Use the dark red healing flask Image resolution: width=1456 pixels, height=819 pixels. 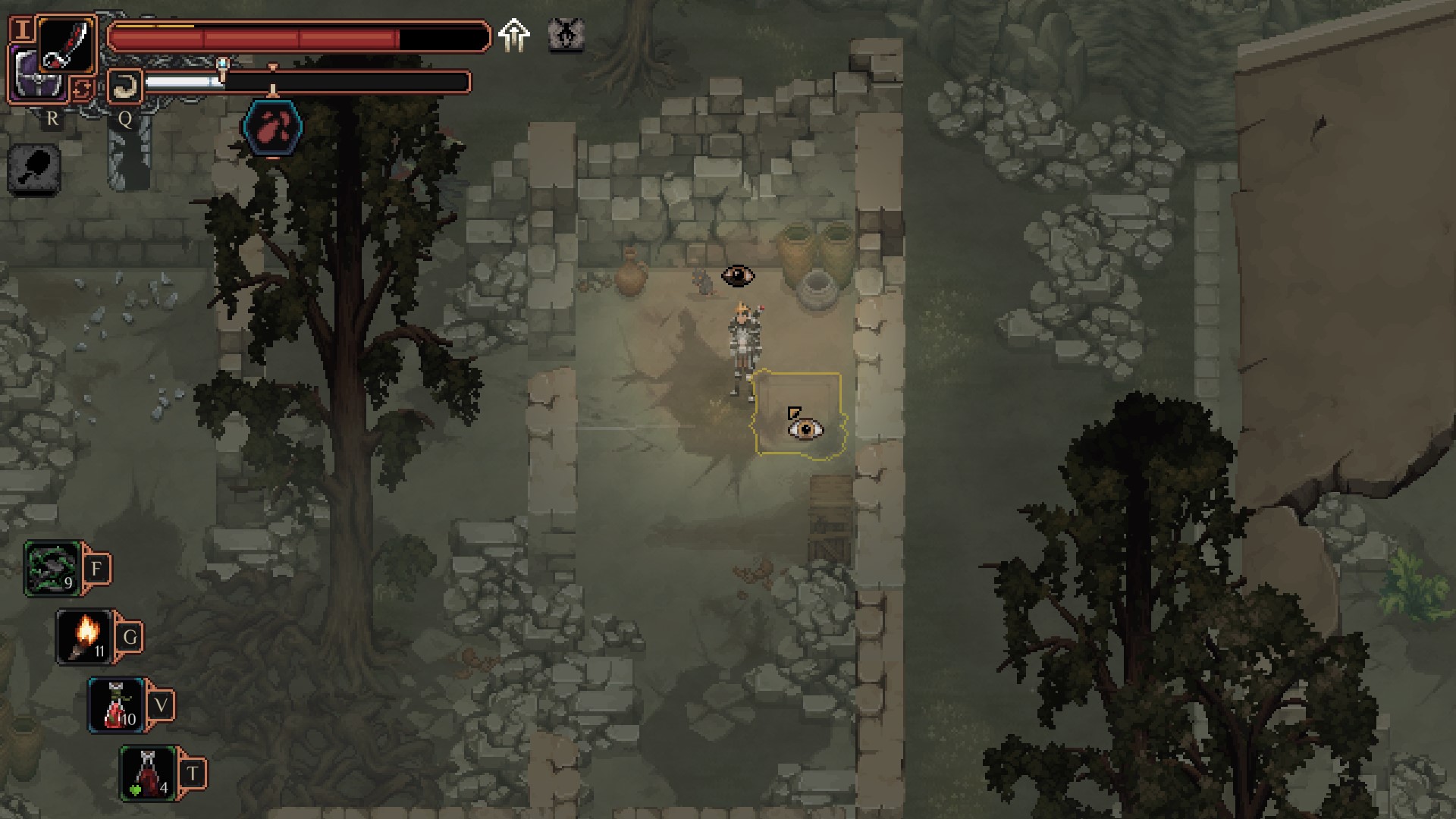149,773
